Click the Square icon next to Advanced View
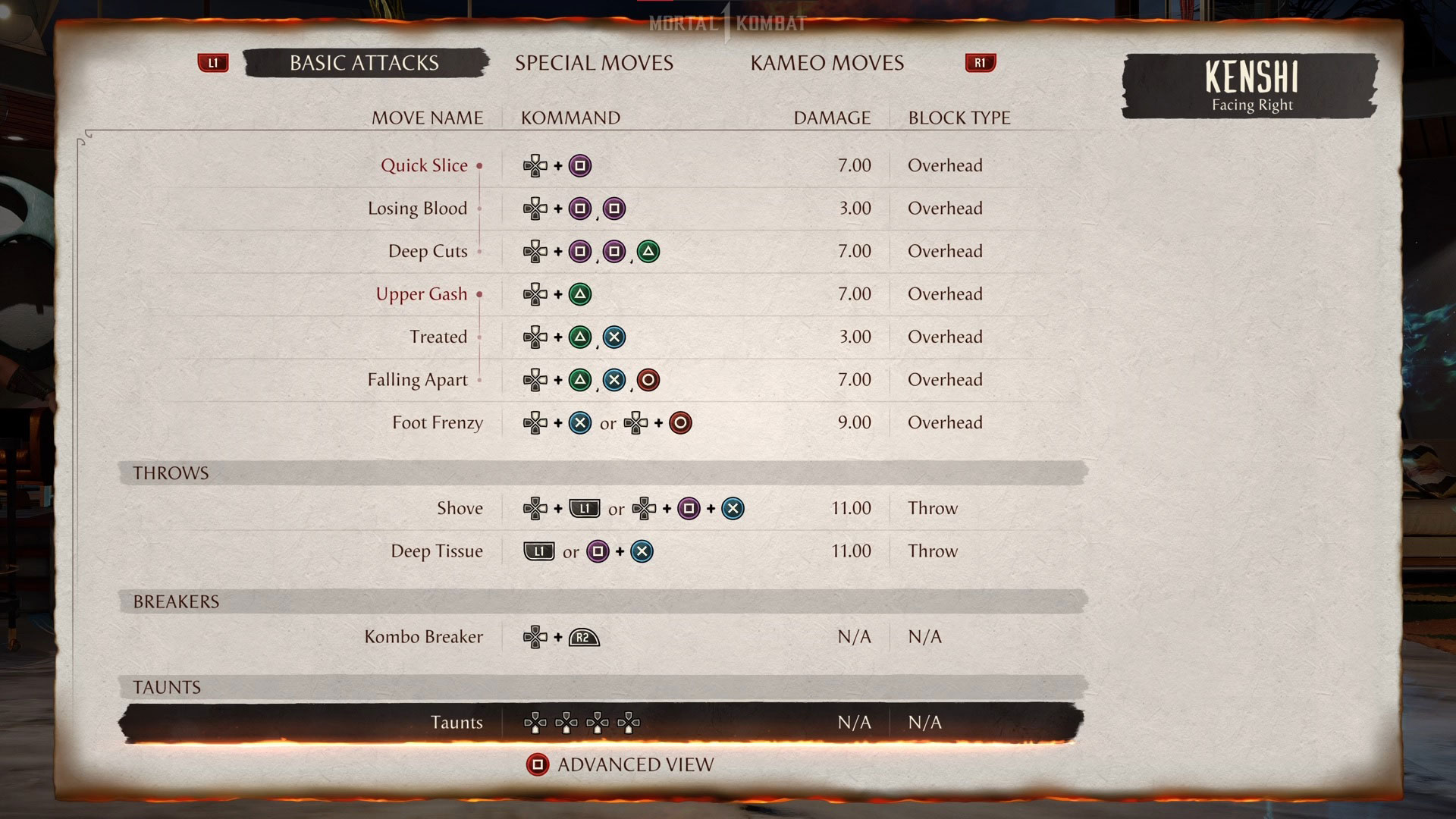This screenshot has height=819, width=1456. [538, 764]
